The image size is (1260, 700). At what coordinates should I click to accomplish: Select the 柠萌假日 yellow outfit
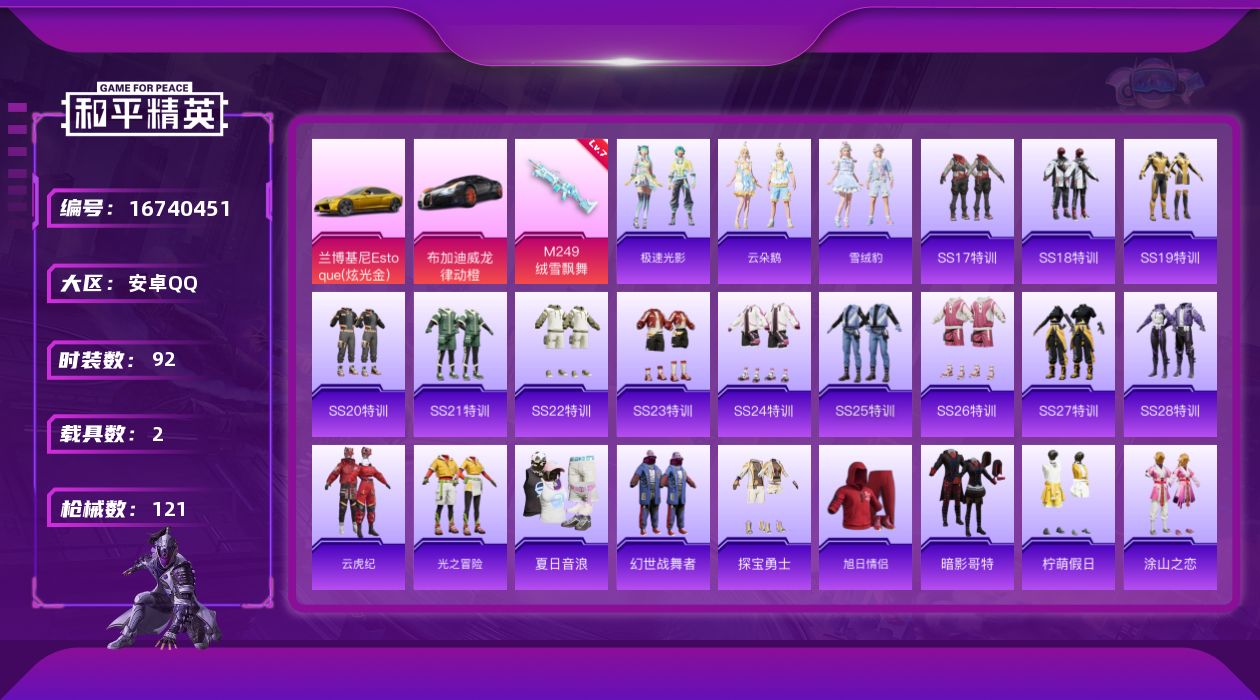pos(1068,517)
